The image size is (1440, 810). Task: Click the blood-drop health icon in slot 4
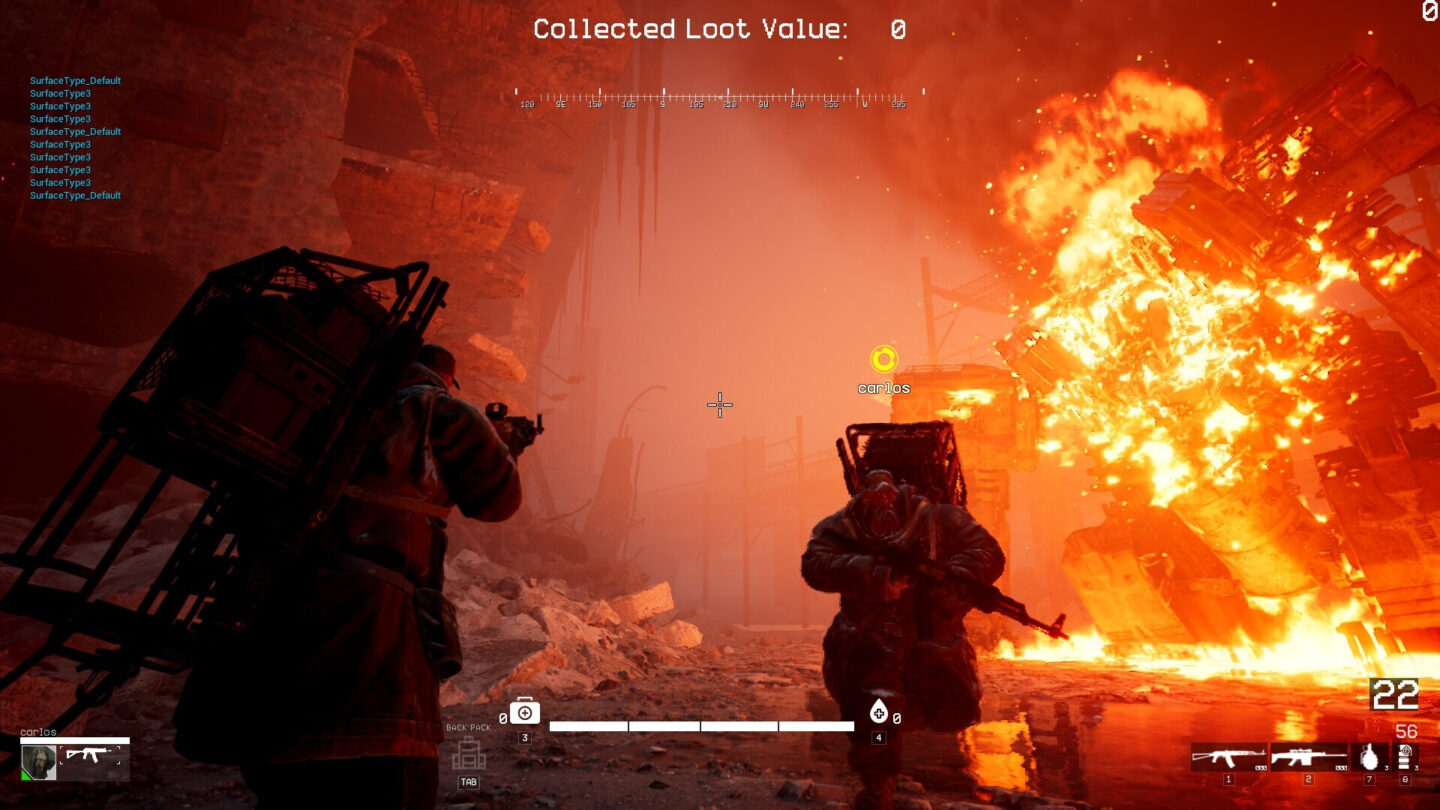tap(879, 712)
